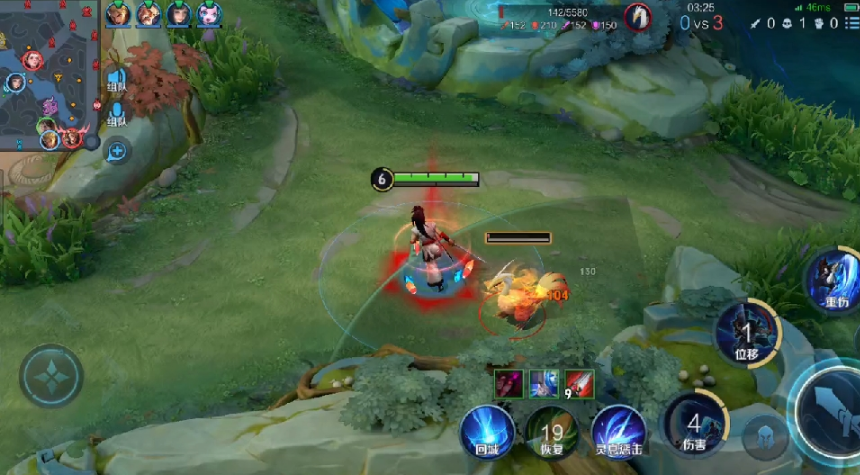Tap the sword basic attack button
860x475 pixels.
(x=832, y=408)
